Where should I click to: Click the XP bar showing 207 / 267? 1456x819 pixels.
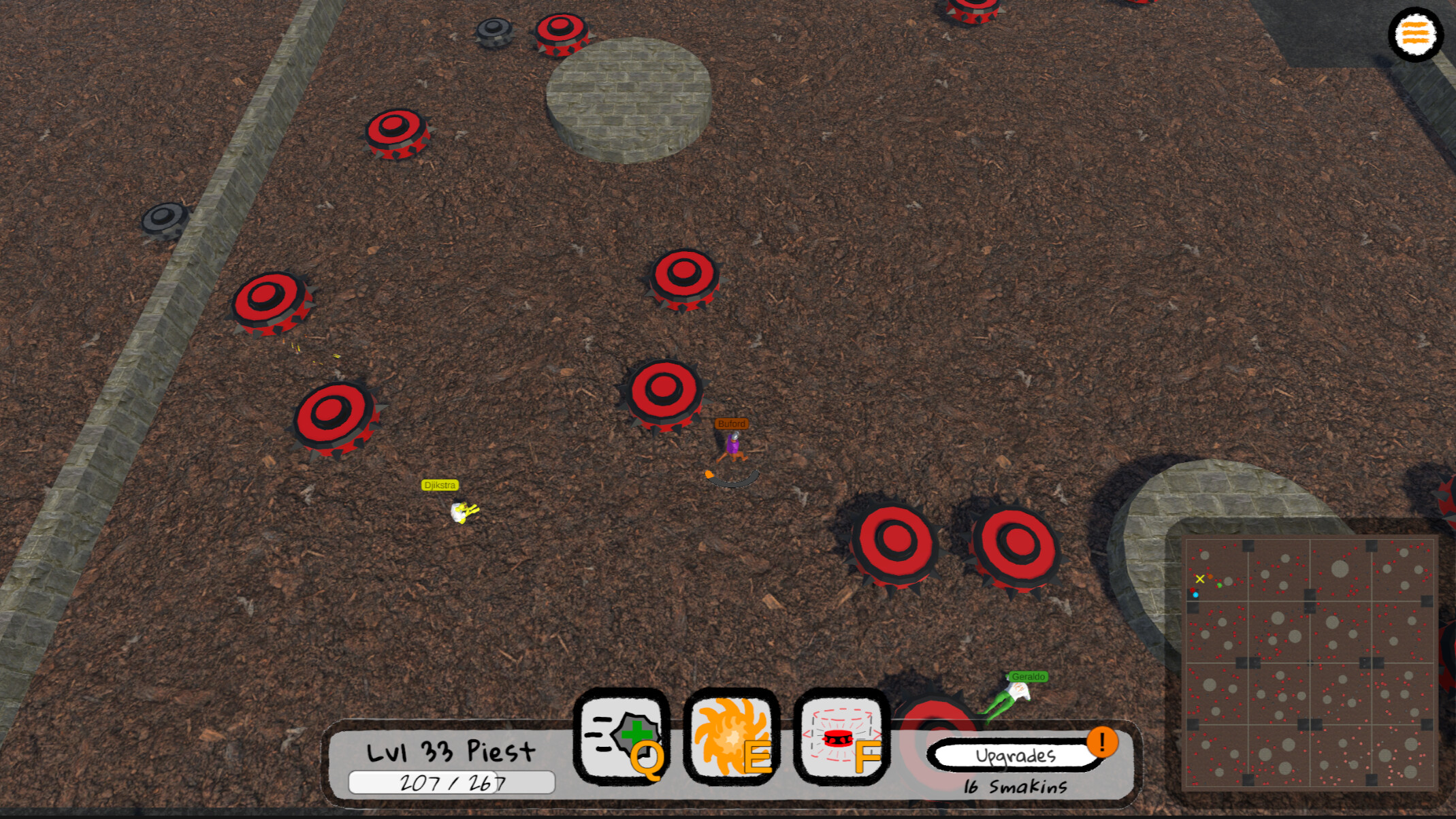pos(451,782)
